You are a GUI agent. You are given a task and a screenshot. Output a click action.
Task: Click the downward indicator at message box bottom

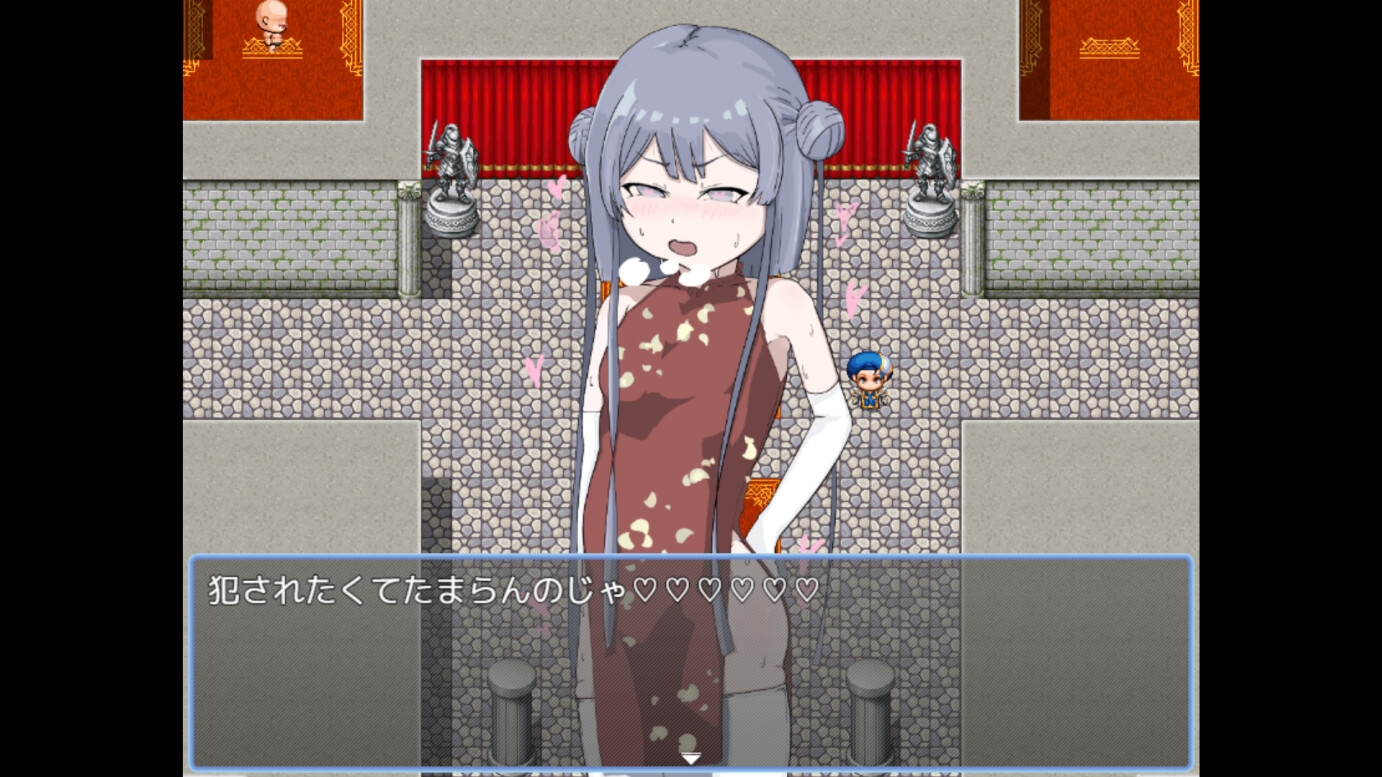click(690, 758)
